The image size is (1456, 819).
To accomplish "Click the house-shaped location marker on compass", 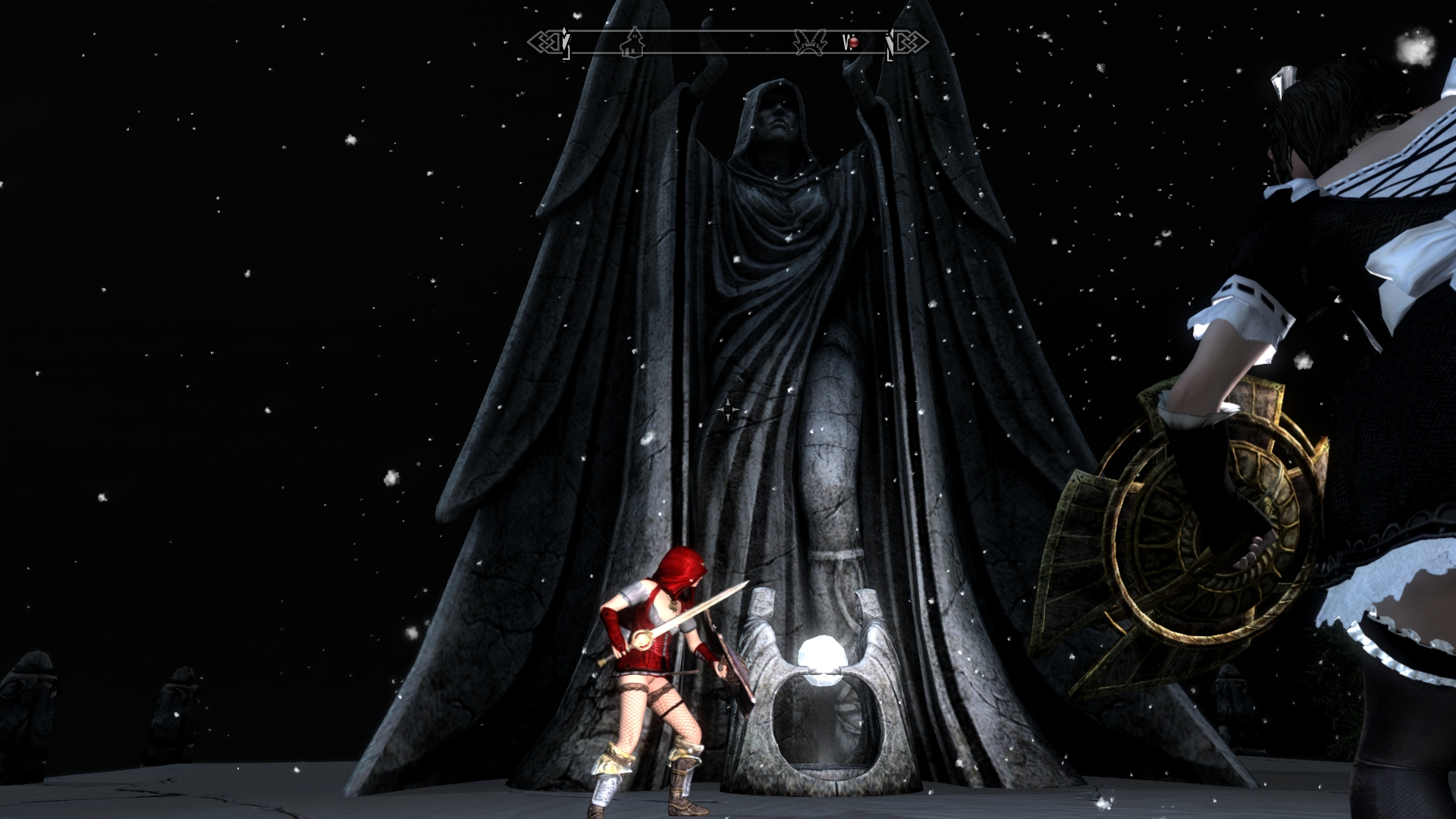I will (632, 43).
